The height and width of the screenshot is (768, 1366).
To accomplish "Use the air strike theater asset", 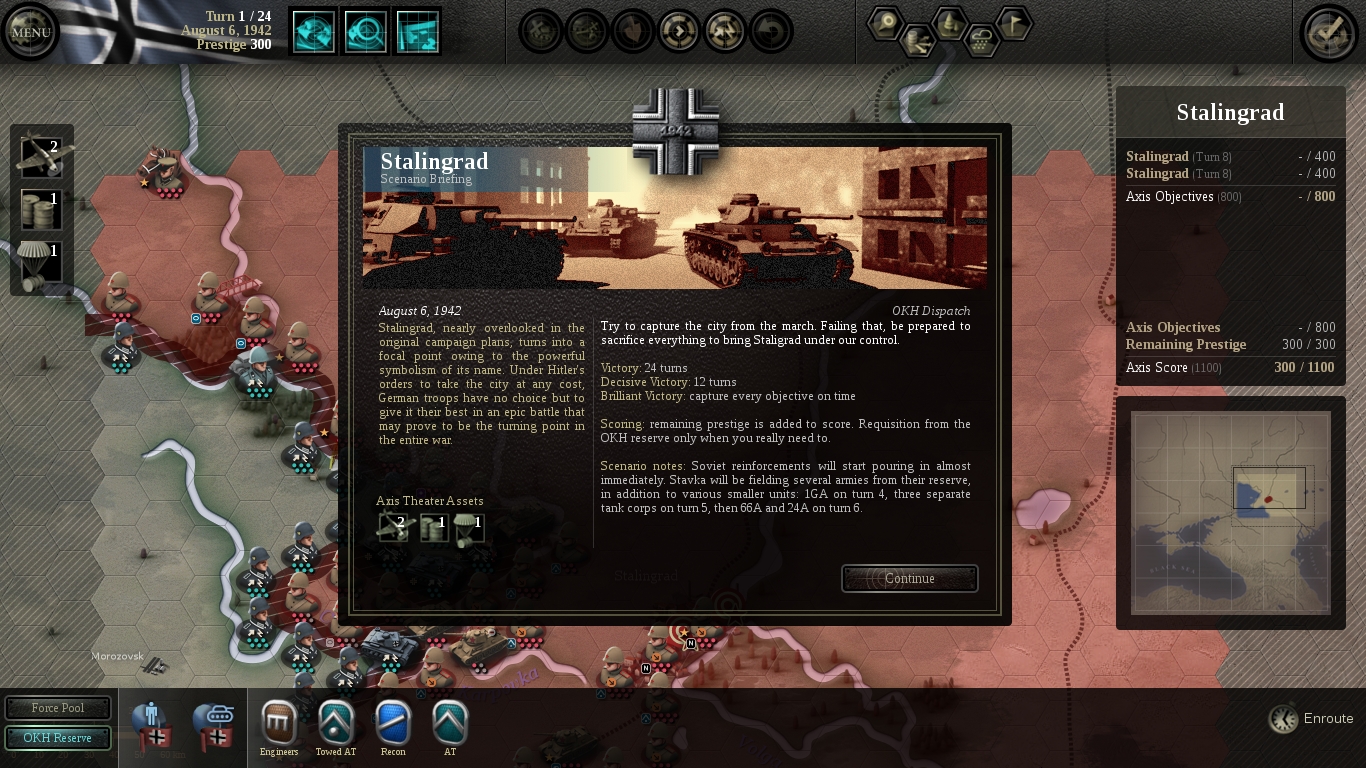I will click(x=41, y=156).
